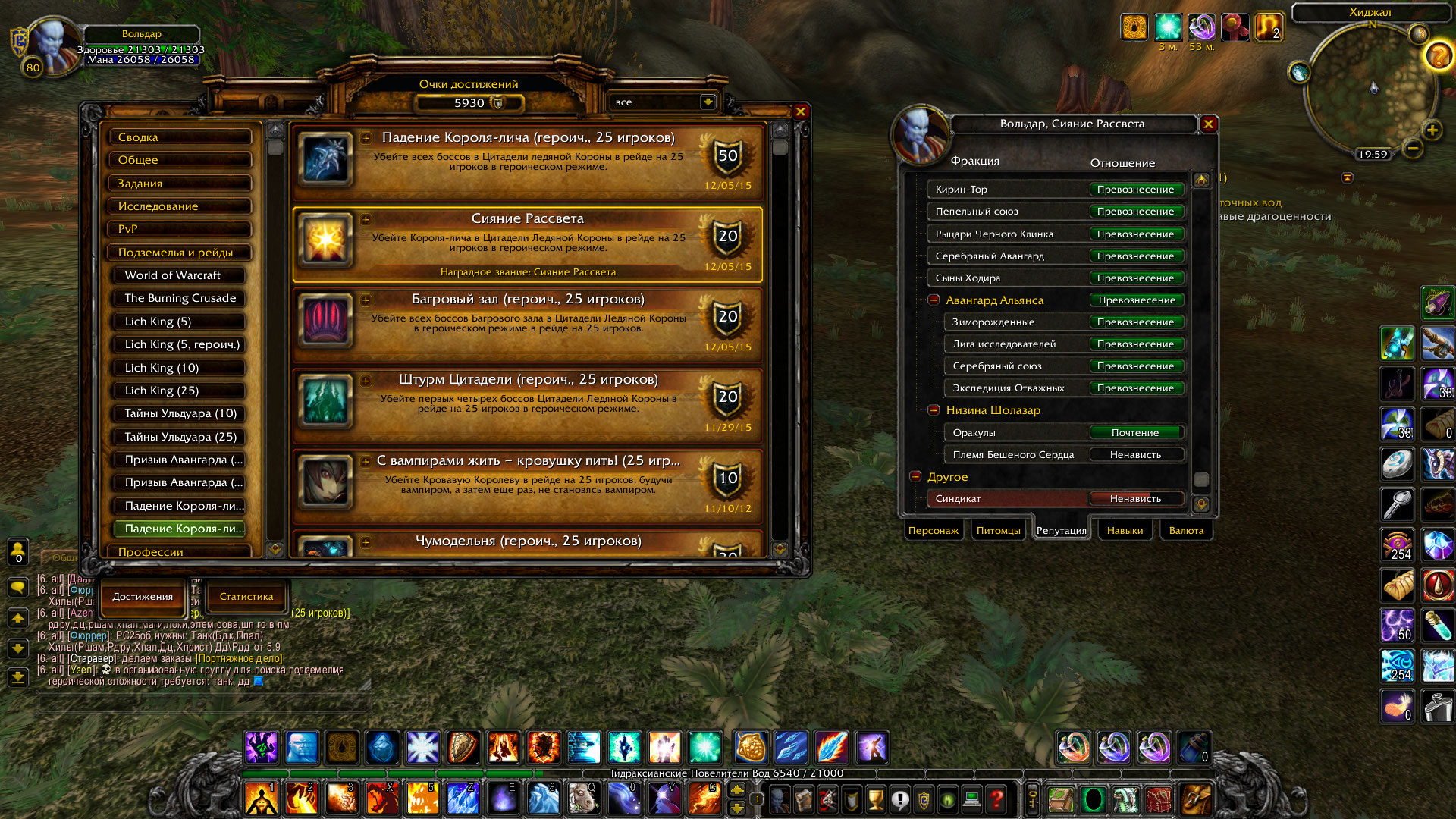Zoom out on the minimap
This screenshot has height=819, width=1456.
[1412, 149]
